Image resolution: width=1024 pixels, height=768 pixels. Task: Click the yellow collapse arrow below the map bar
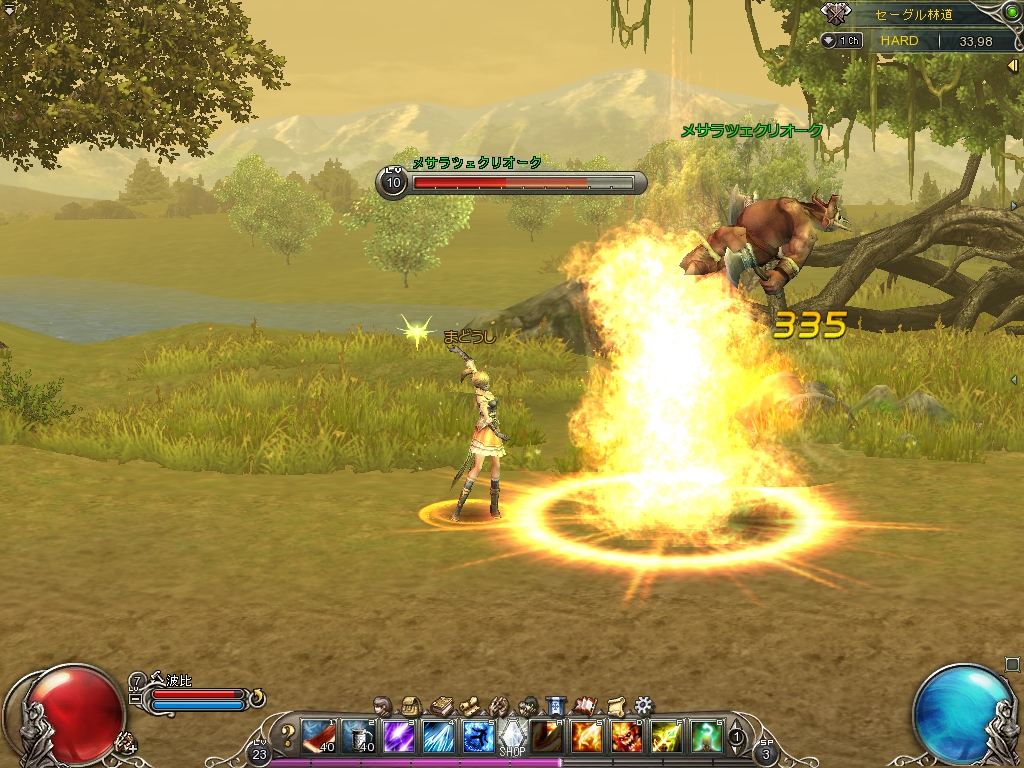tap(1012, 65)
